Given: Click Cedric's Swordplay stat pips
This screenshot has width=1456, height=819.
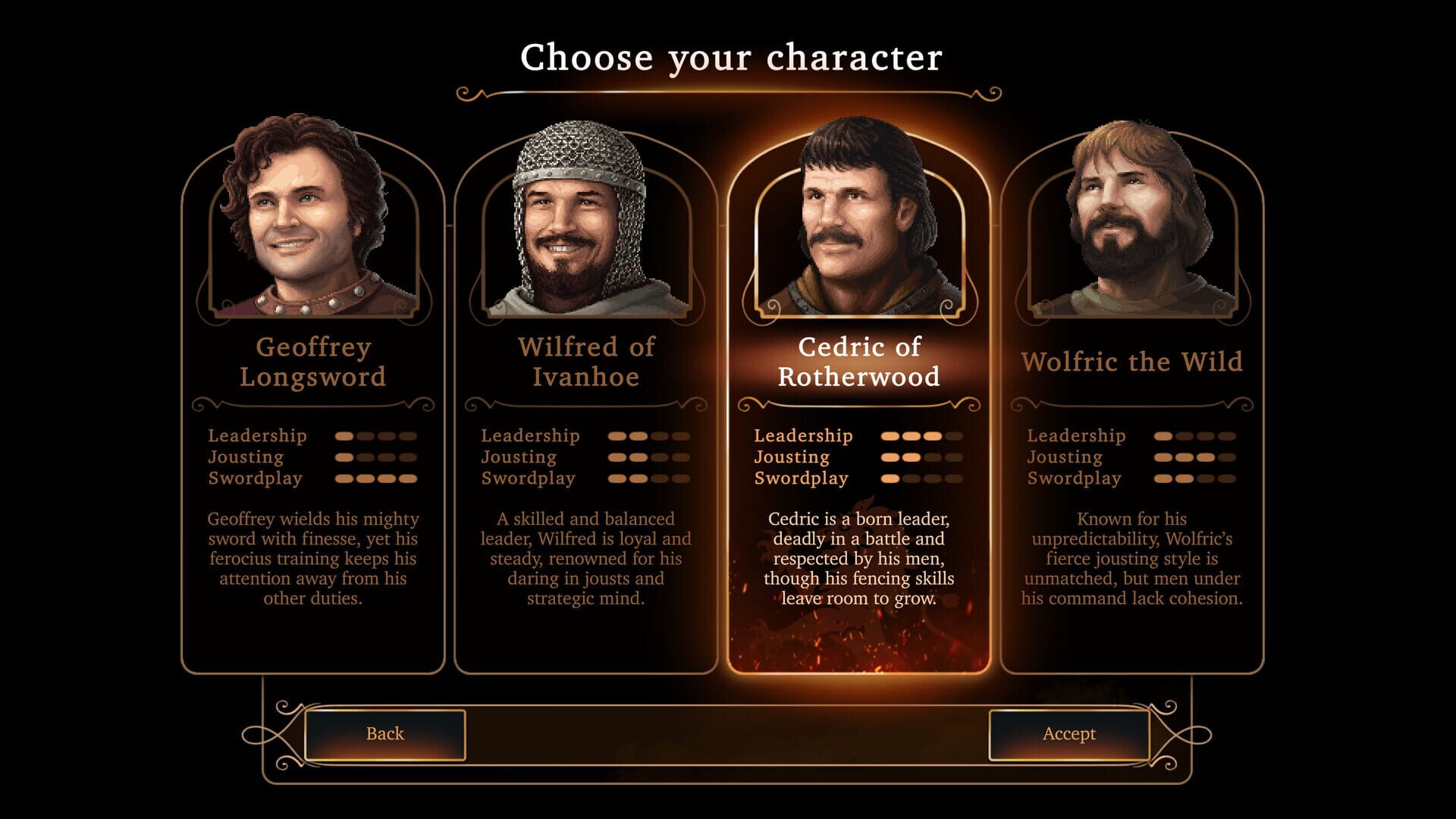Looking at the screenshot, I should (921, 479).
